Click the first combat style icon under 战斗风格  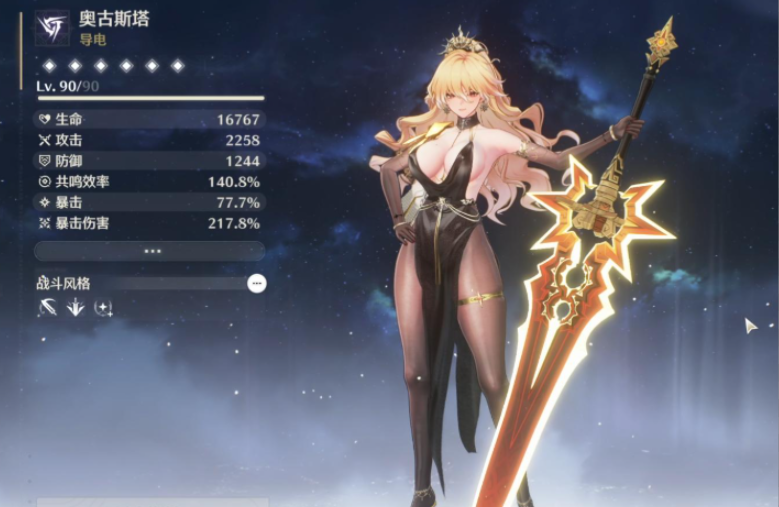click(x=48, y=308)
